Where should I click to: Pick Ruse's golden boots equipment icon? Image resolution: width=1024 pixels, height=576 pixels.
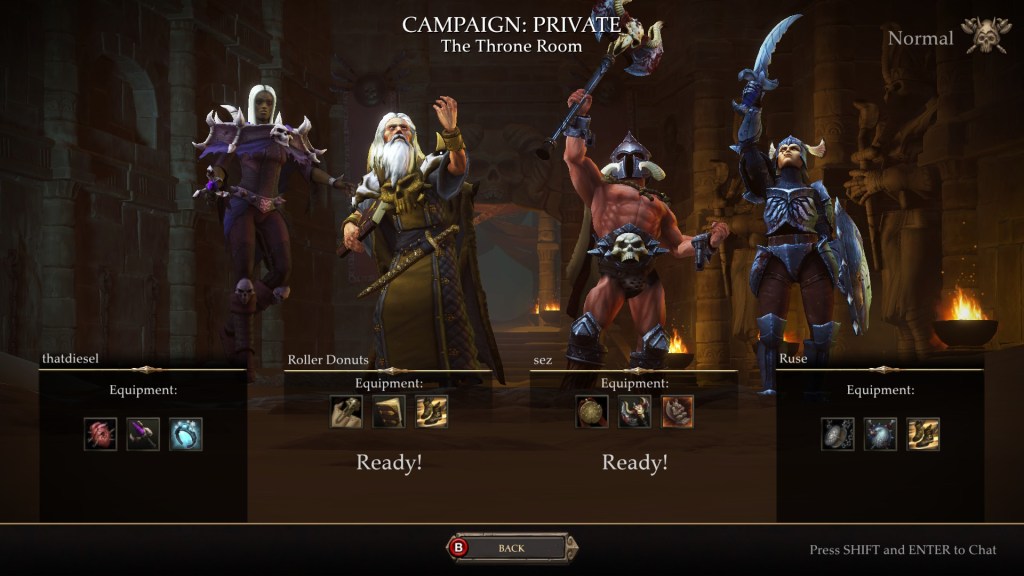point(924,434)
